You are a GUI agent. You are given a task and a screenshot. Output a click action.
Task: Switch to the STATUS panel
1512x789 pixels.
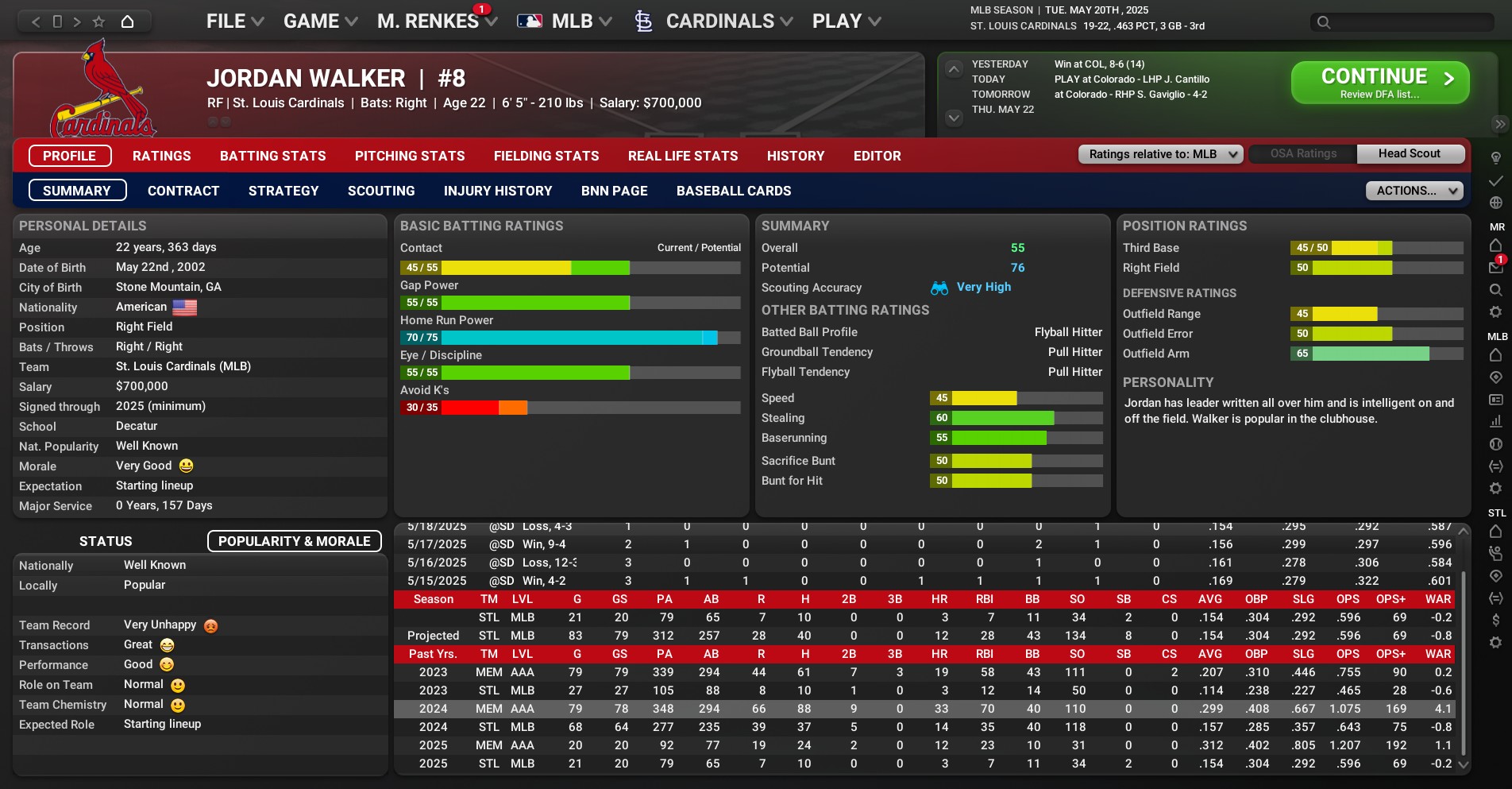tap(106, 541)
